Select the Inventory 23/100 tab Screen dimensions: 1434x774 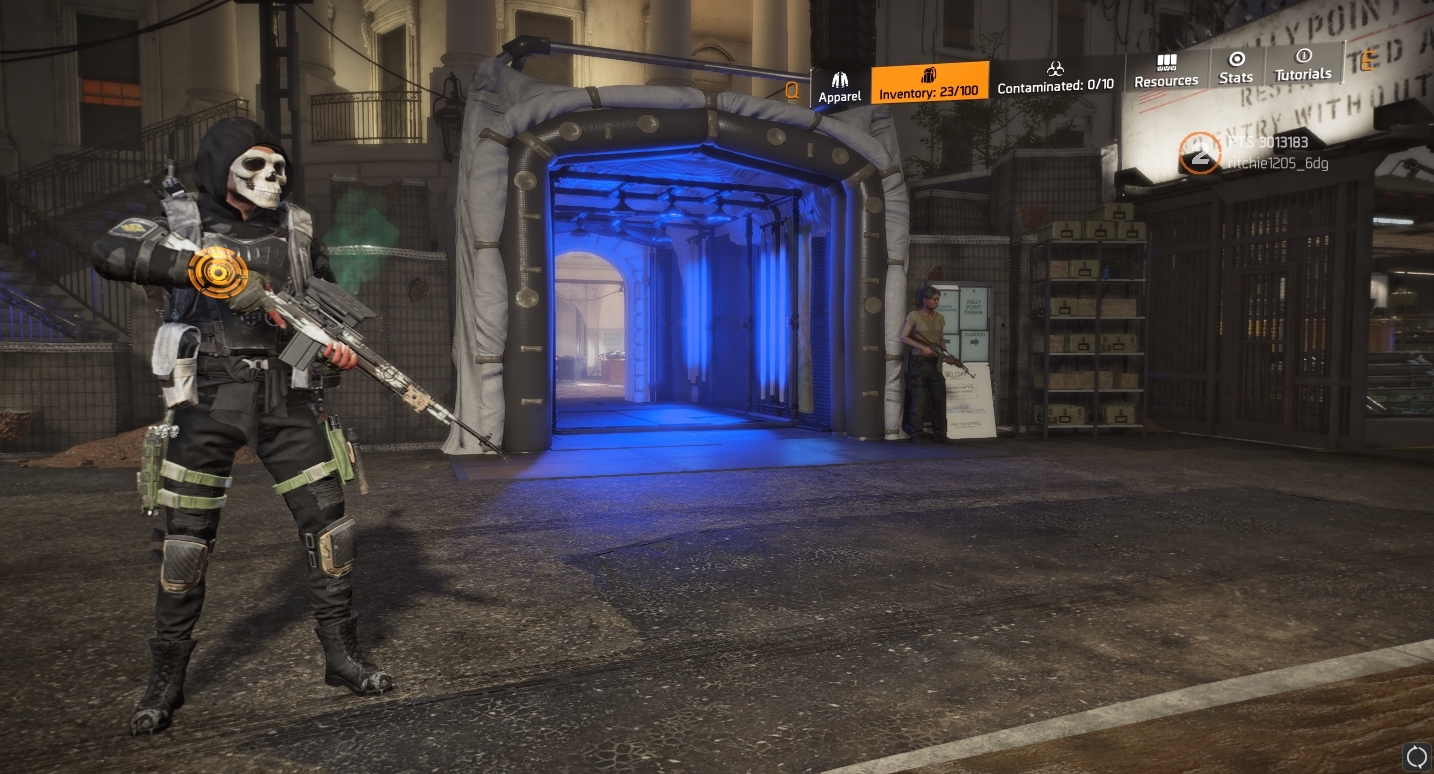tap(929, 83)
